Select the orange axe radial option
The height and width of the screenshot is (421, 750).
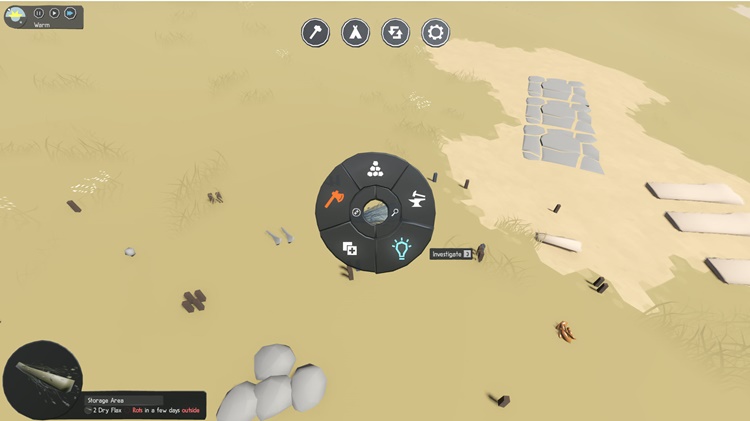coord(334,197)
